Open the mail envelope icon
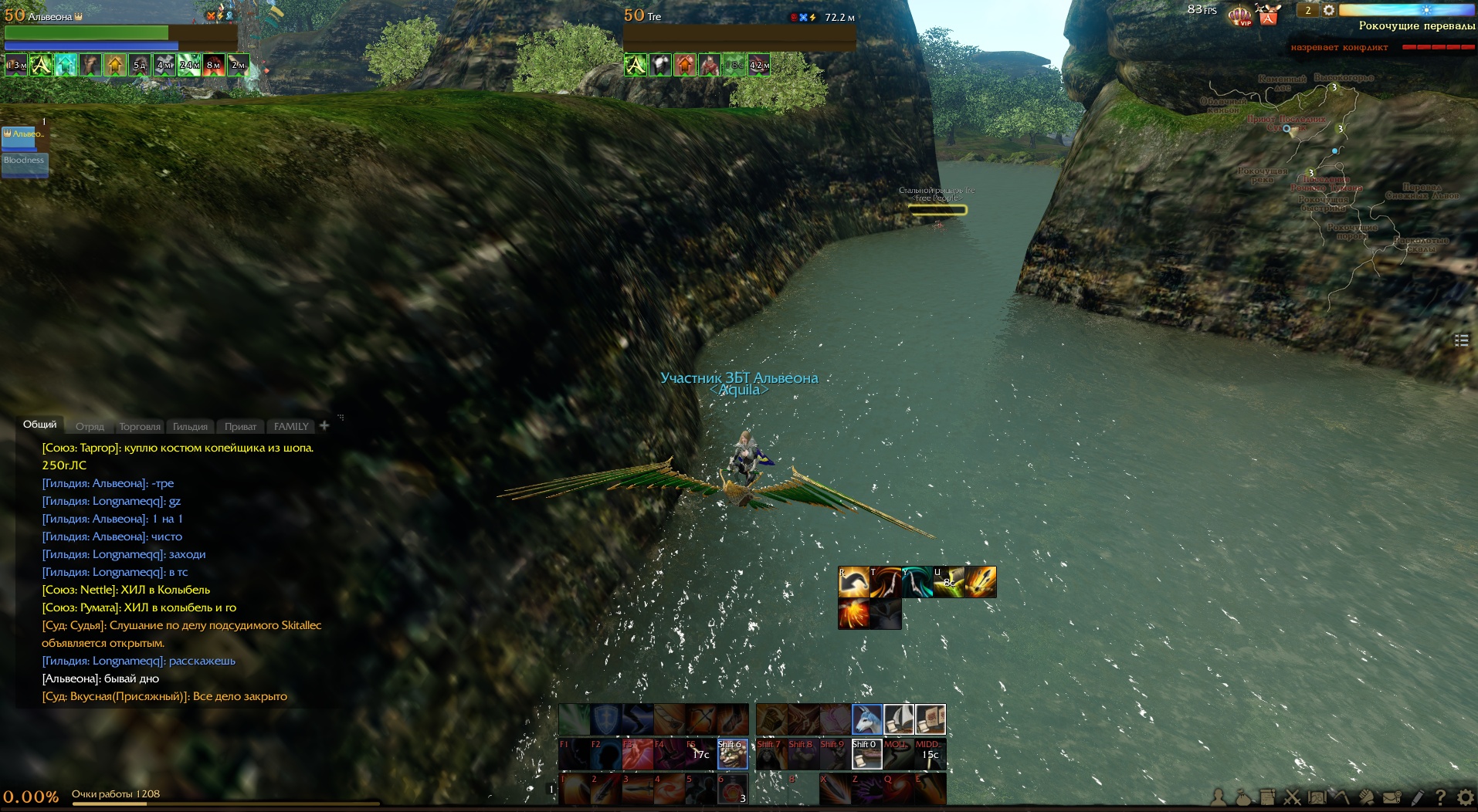 pos(1392,797)
